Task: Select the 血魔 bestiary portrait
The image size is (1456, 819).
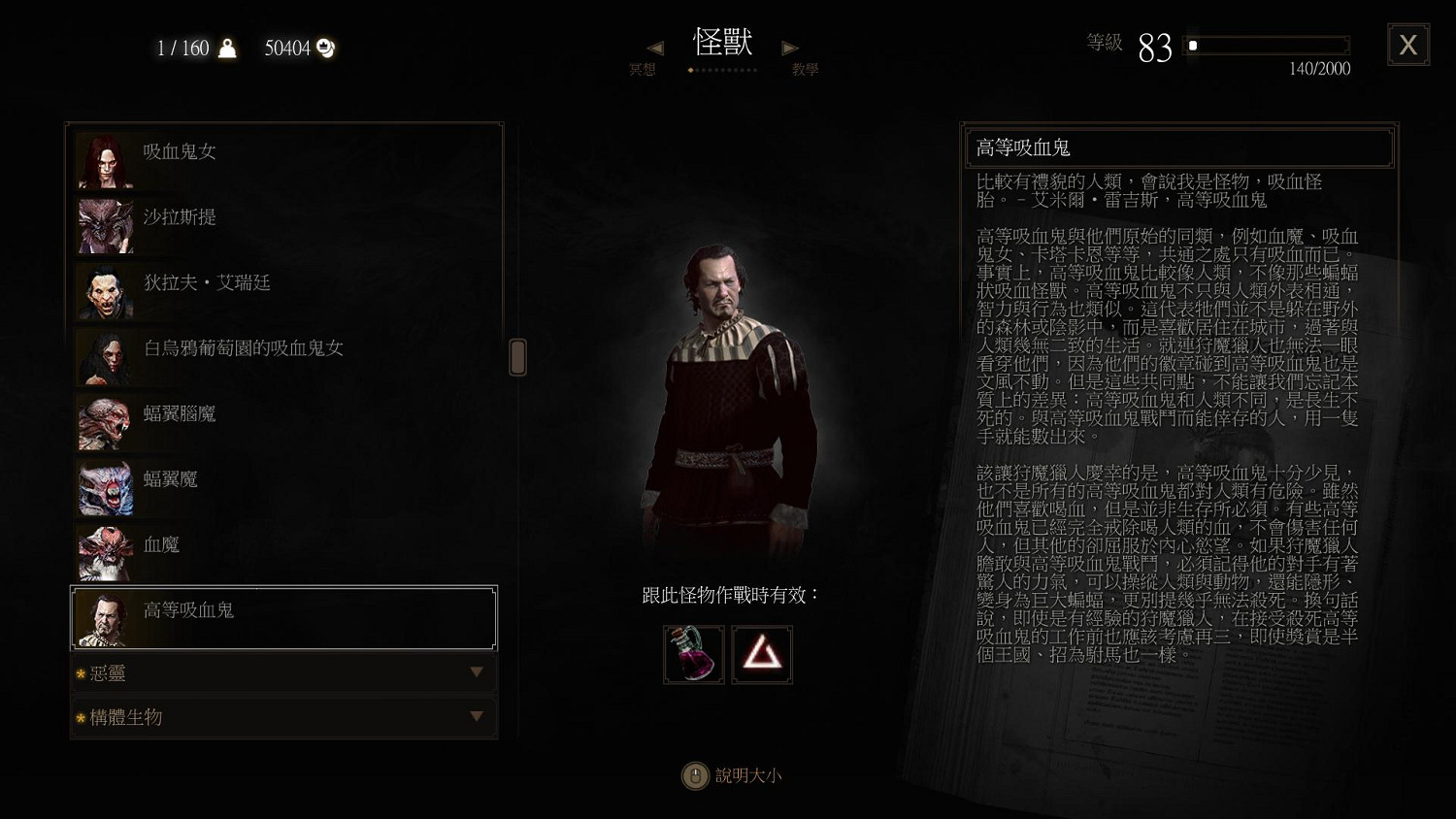Action: tap(105, 552)
